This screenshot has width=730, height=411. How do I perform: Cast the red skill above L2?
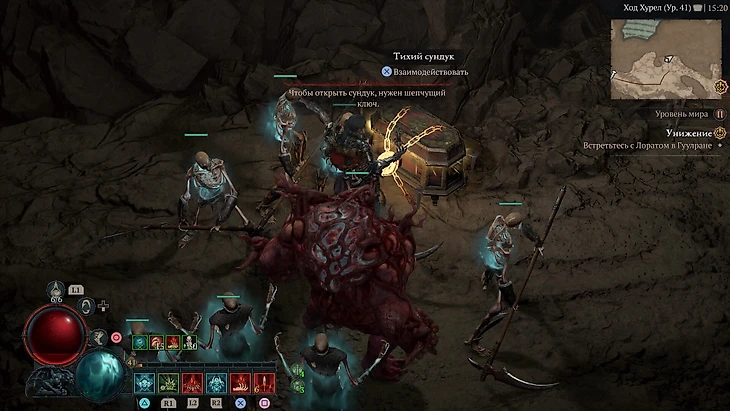coord(193,383)
